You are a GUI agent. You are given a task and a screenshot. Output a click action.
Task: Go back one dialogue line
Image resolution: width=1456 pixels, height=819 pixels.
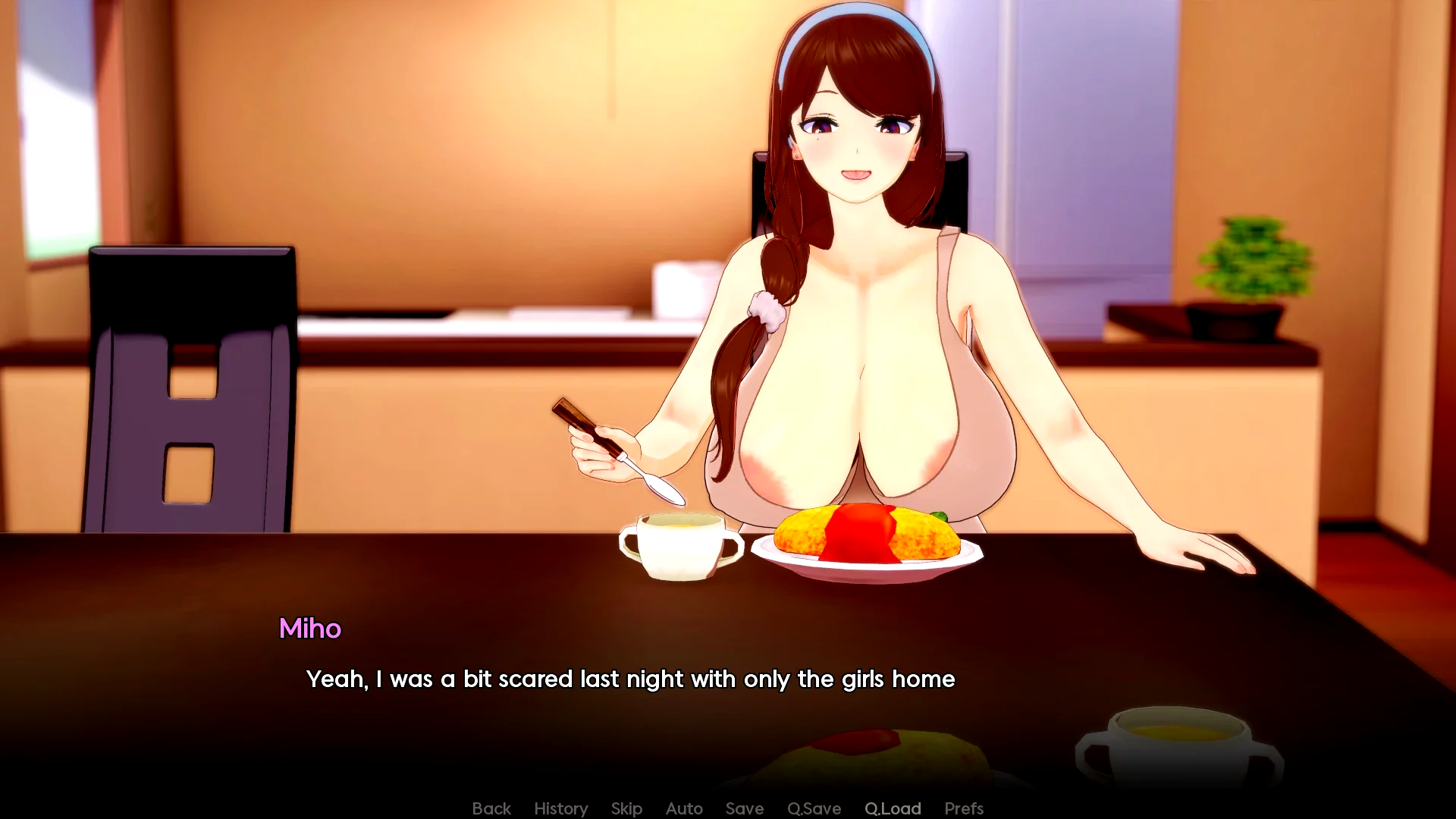[491, 808]
